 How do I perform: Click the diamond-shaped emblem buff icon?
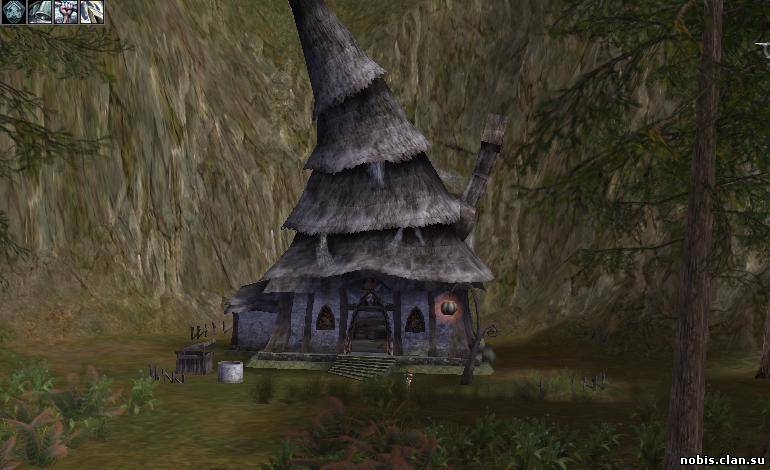pos(14,12)
